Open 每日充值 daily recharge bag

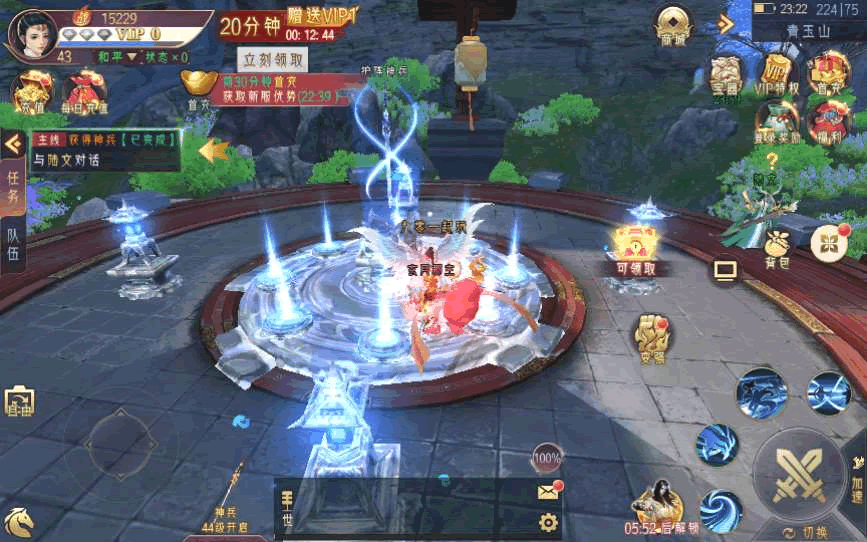(x=82, y=92)
